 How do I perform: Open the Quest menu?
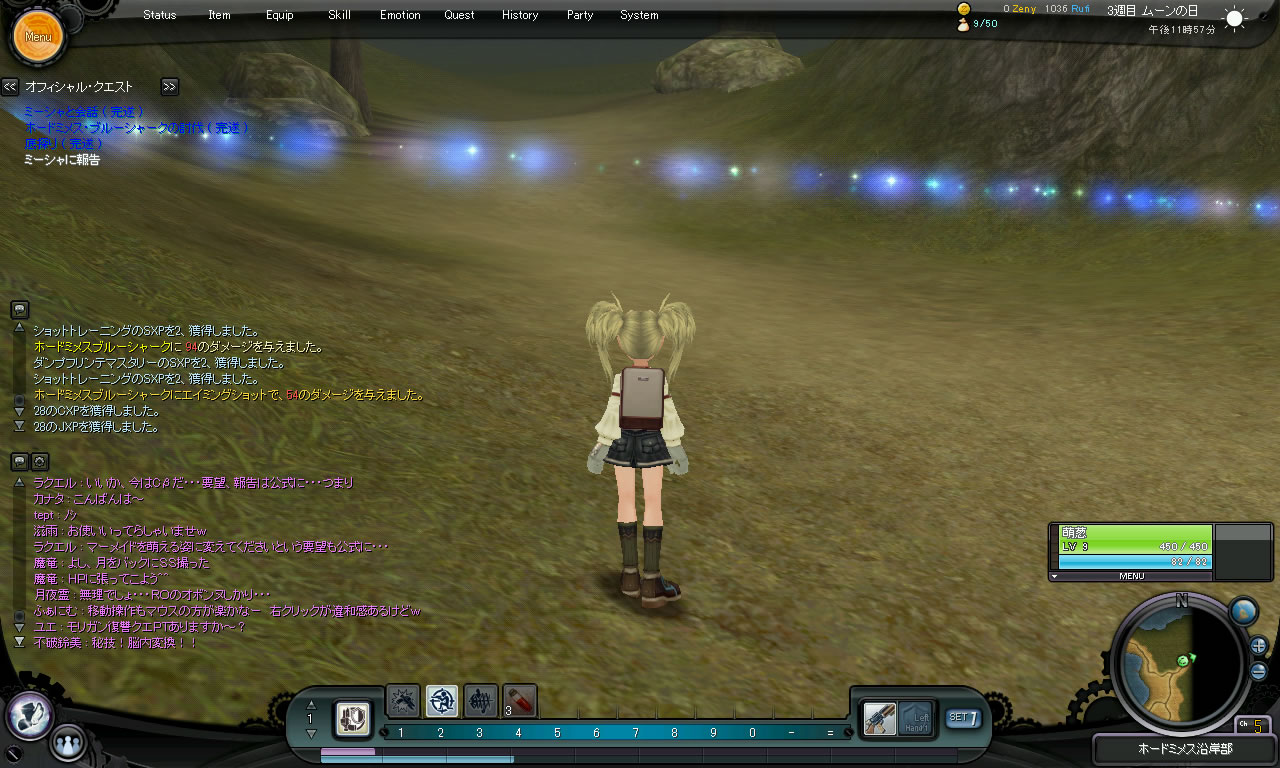[x=460, y=15]
